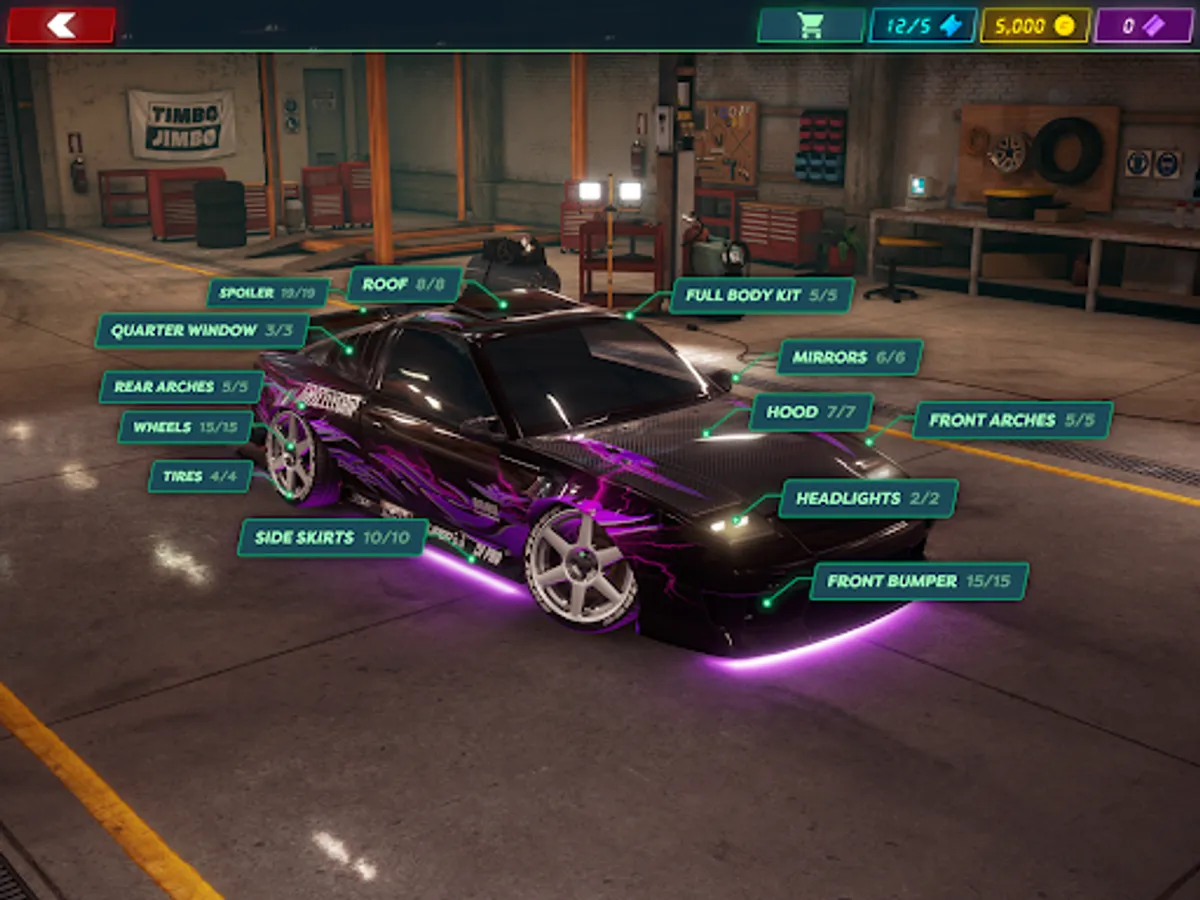This screenshot has height=900, width=1200.
Task: Tap the blue ticket currency counter
Action: [x=922, y=25]
